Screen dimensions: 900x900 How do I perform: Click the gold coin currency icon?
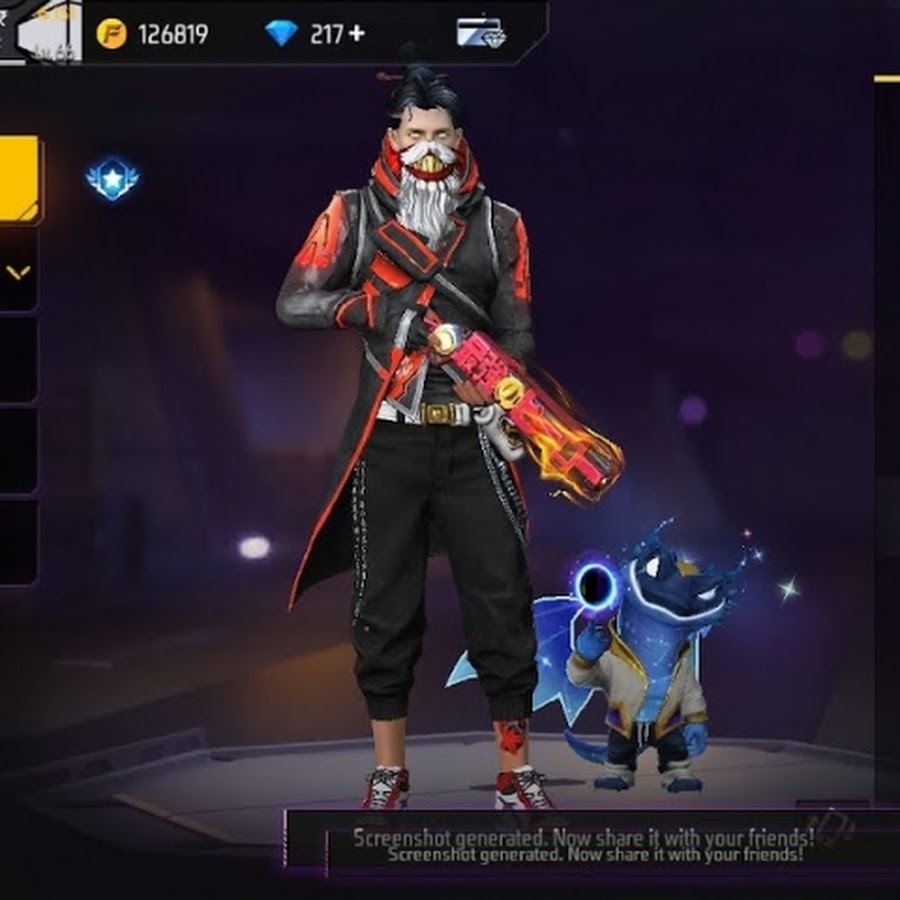pyautogui.click(x=112, y=34)
